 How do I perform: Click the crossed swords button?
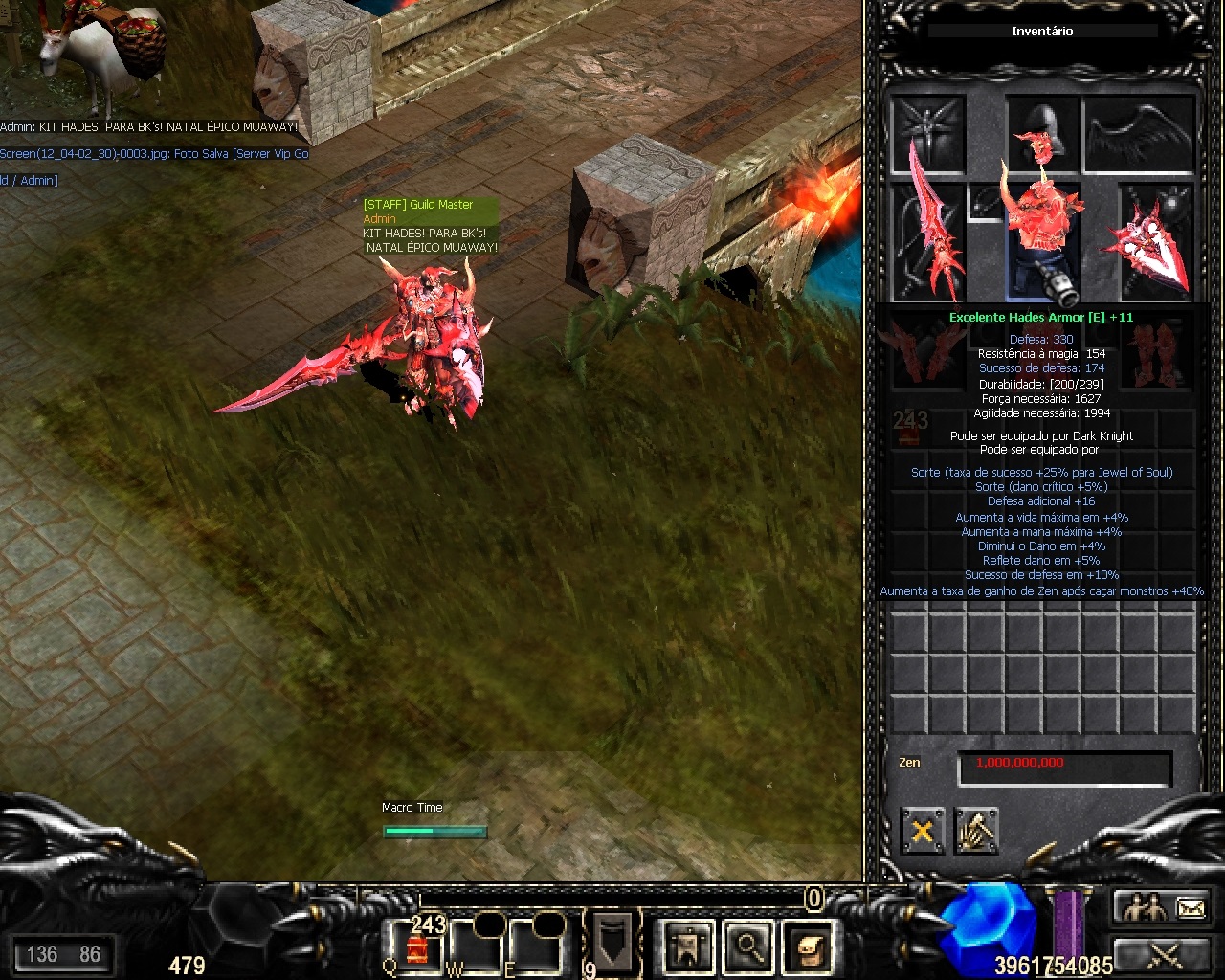pyautogui.click(x=1163, y=954)
